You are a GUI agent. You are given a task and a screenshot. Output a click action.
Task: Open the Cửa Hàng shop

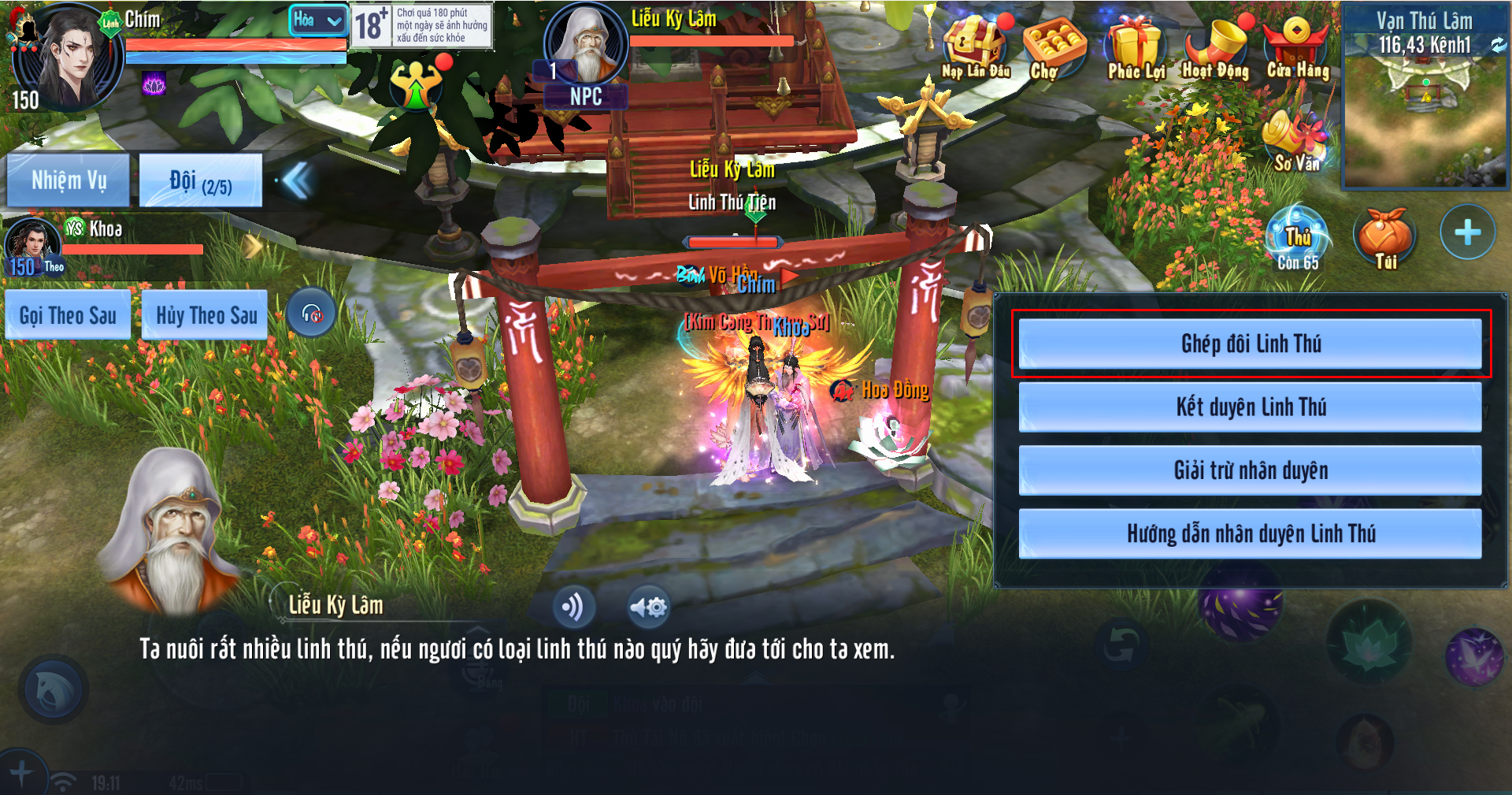pyautogui.click(x=1296, y=46)
